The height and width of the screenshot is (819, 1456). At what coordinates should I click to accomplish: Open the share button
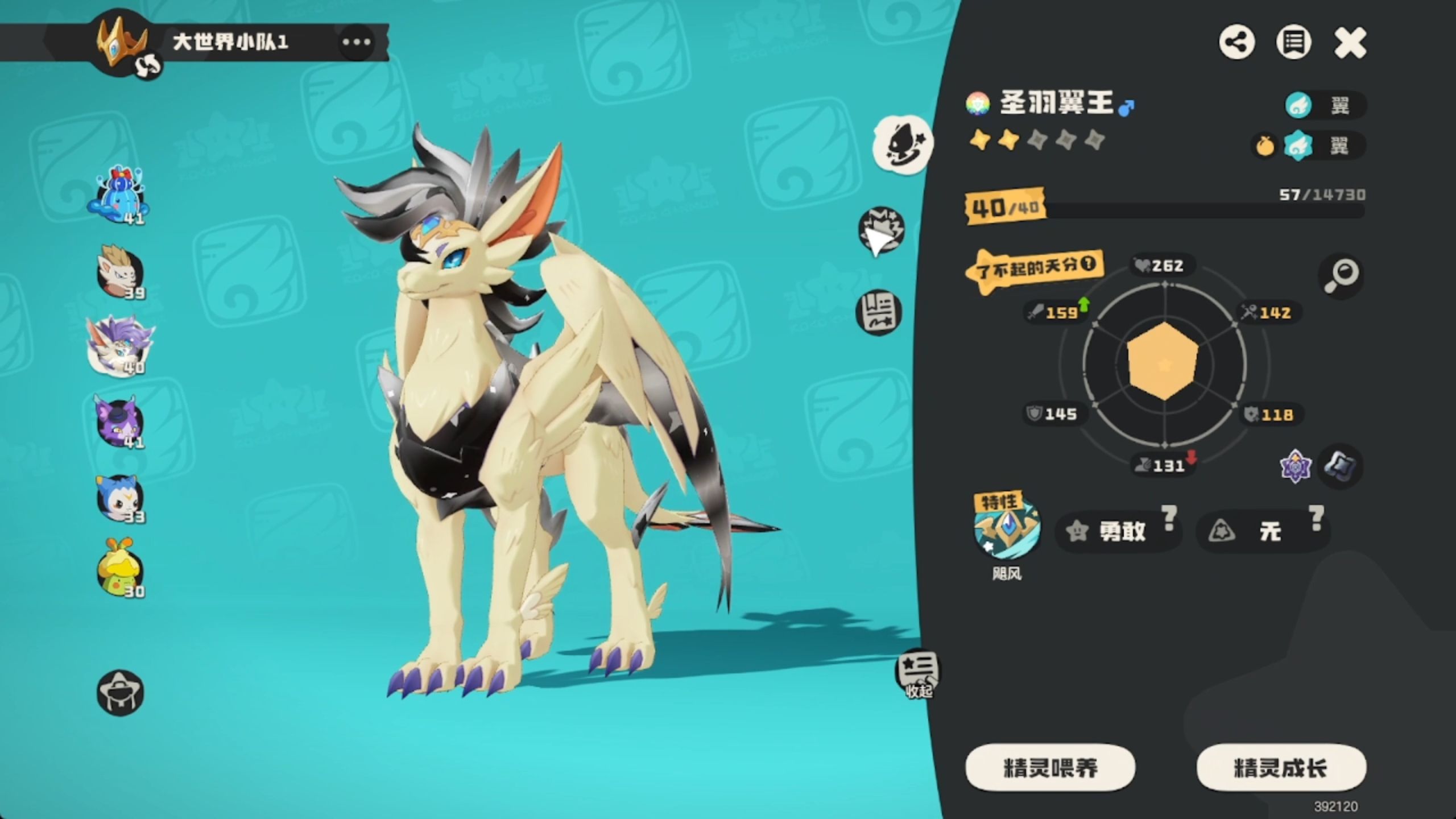coord(1236,43)
